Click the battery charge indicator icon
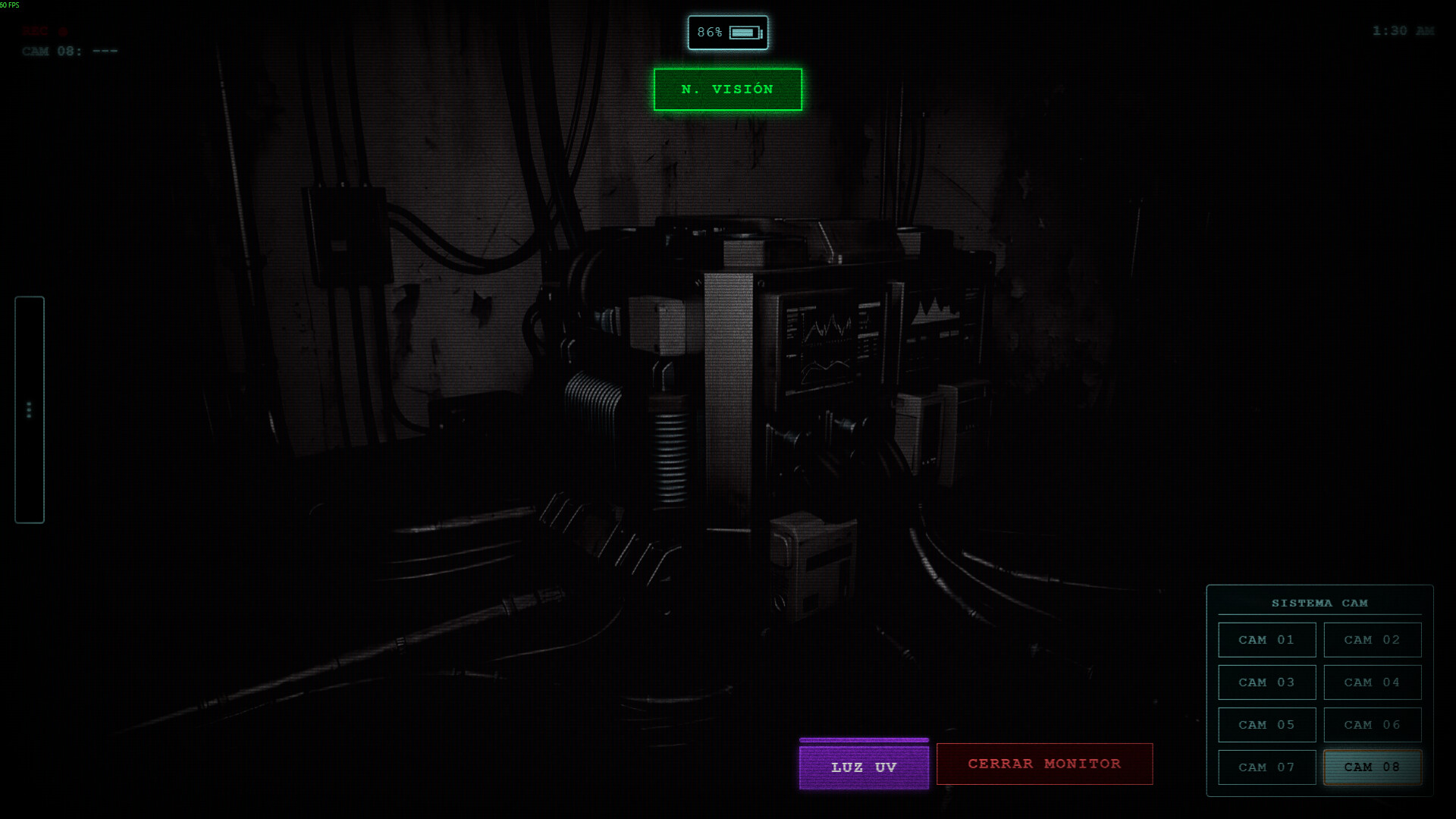 click(x=745, y=32)
